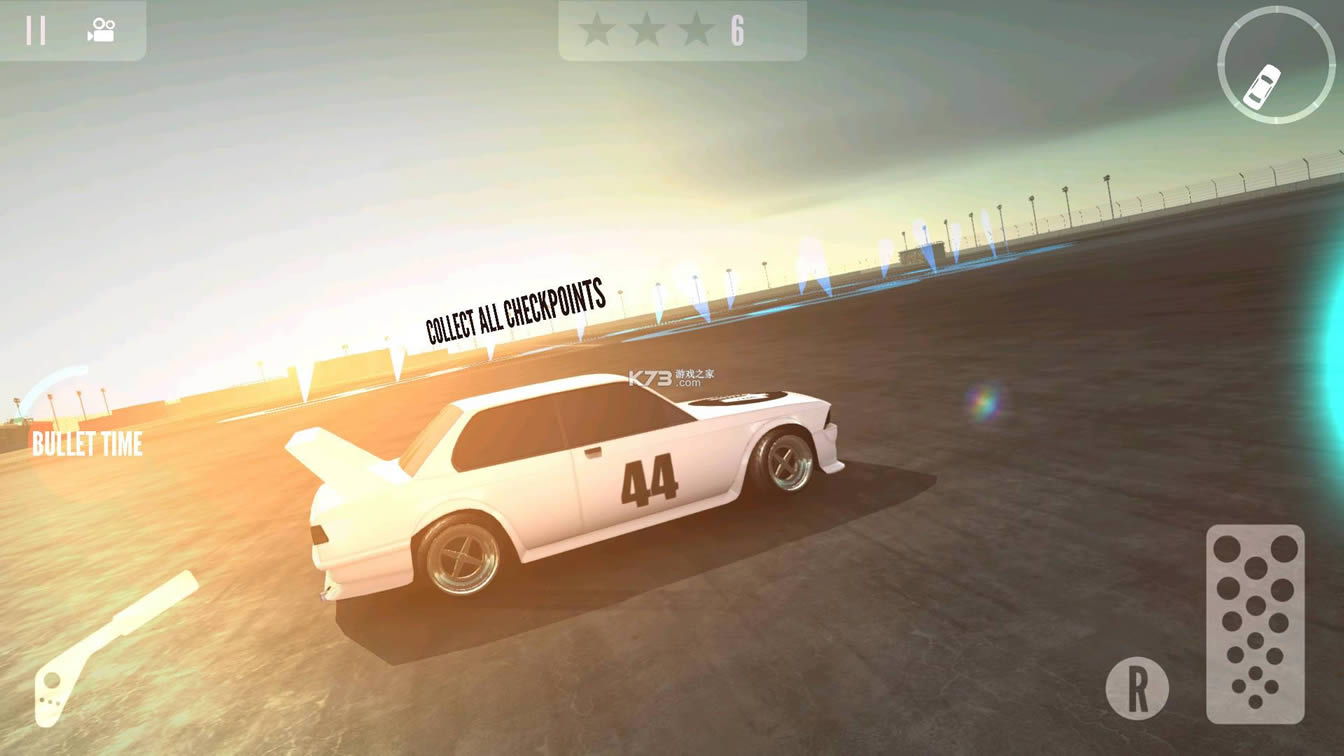Screen dimensions: 1344x756
Task: Switch camera view using the camera icon
Action: 101,30
